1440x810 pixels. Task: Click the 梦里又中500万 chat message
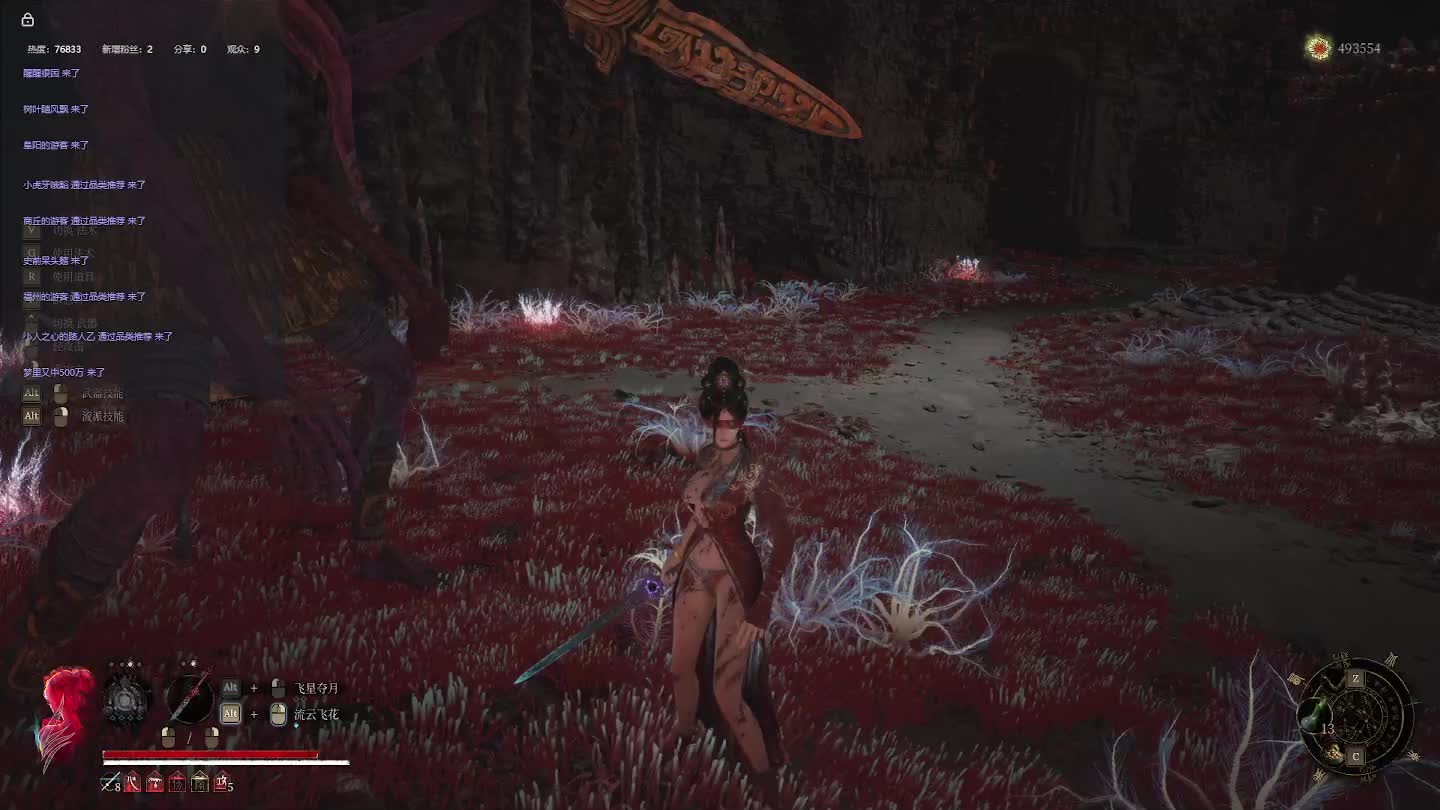click(x=64, y=372)
